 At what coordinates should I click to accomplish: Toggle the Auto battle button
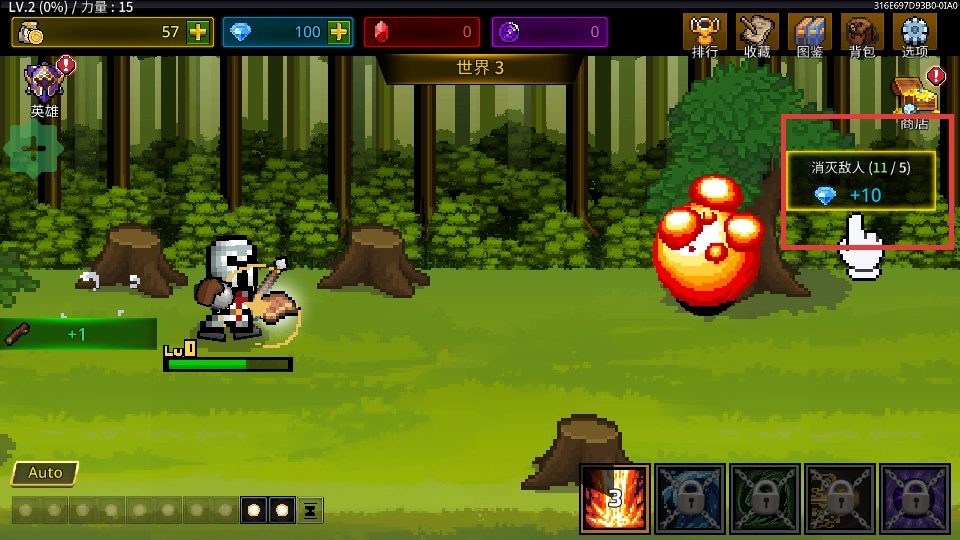45,473
